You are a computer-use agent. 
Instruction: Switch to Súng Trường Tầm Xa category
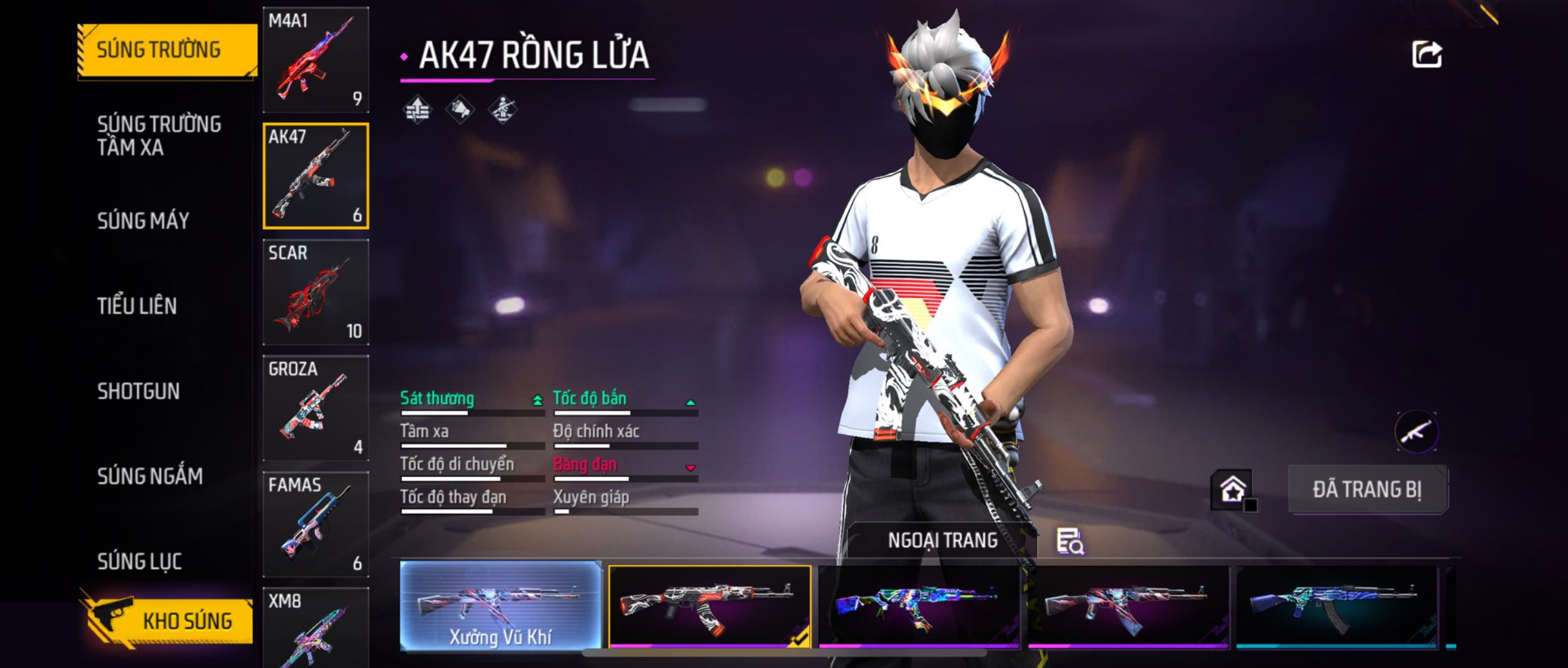(x=159, y=136)
